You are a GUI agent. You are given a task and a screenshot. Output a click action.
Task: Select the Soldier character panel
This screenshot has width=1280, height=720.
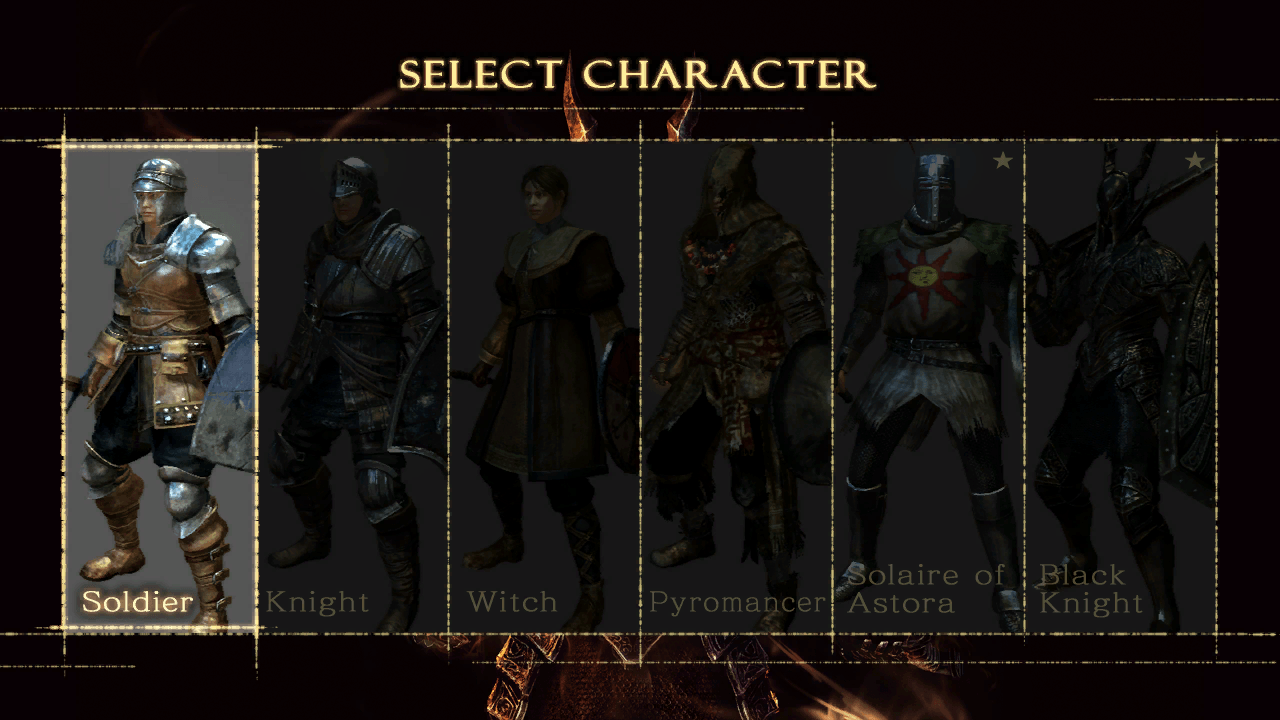point(160,385)
